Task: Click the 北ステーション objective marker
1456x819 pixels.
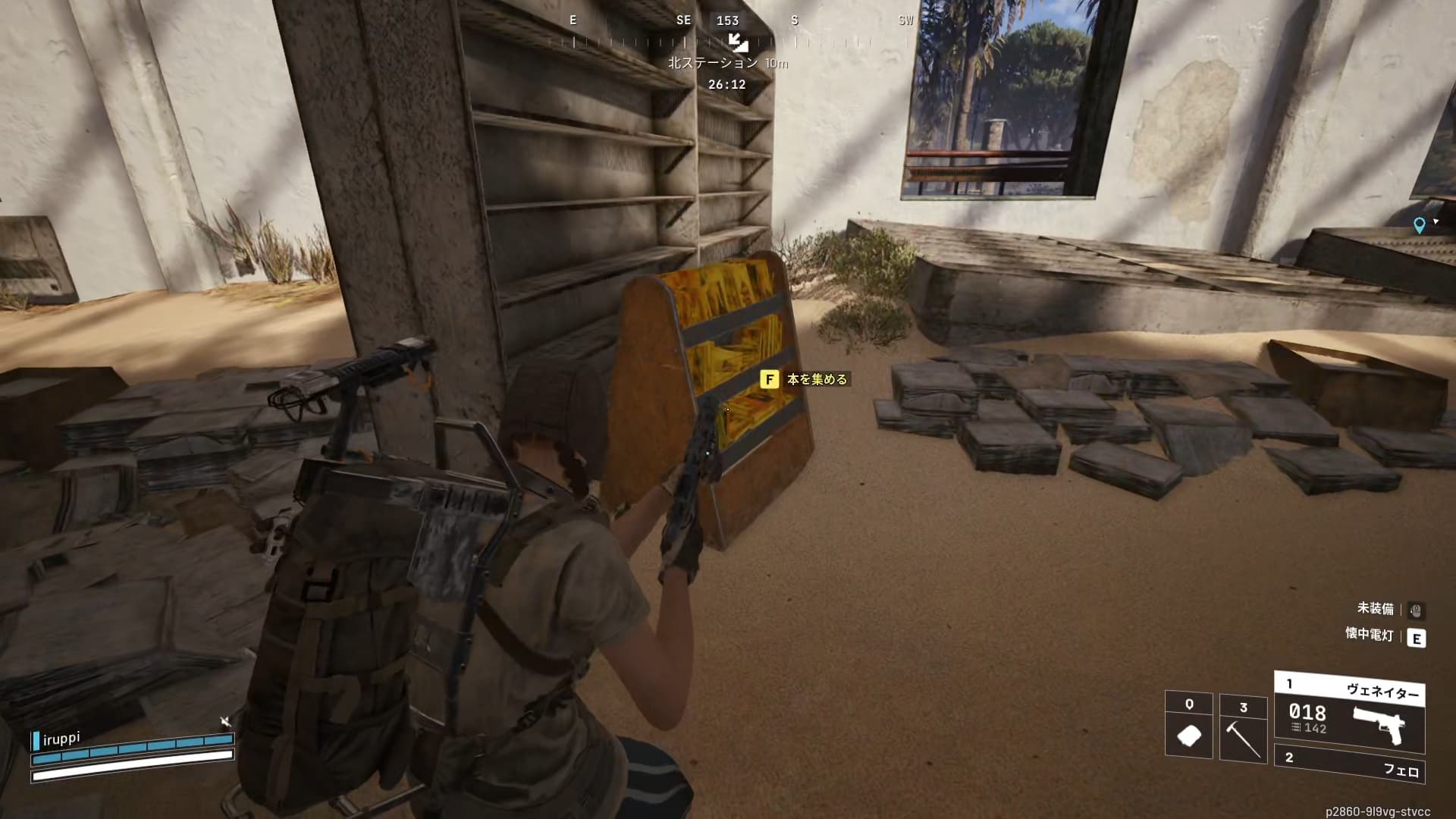Action: pyautogui.click(x=737, y=42)
